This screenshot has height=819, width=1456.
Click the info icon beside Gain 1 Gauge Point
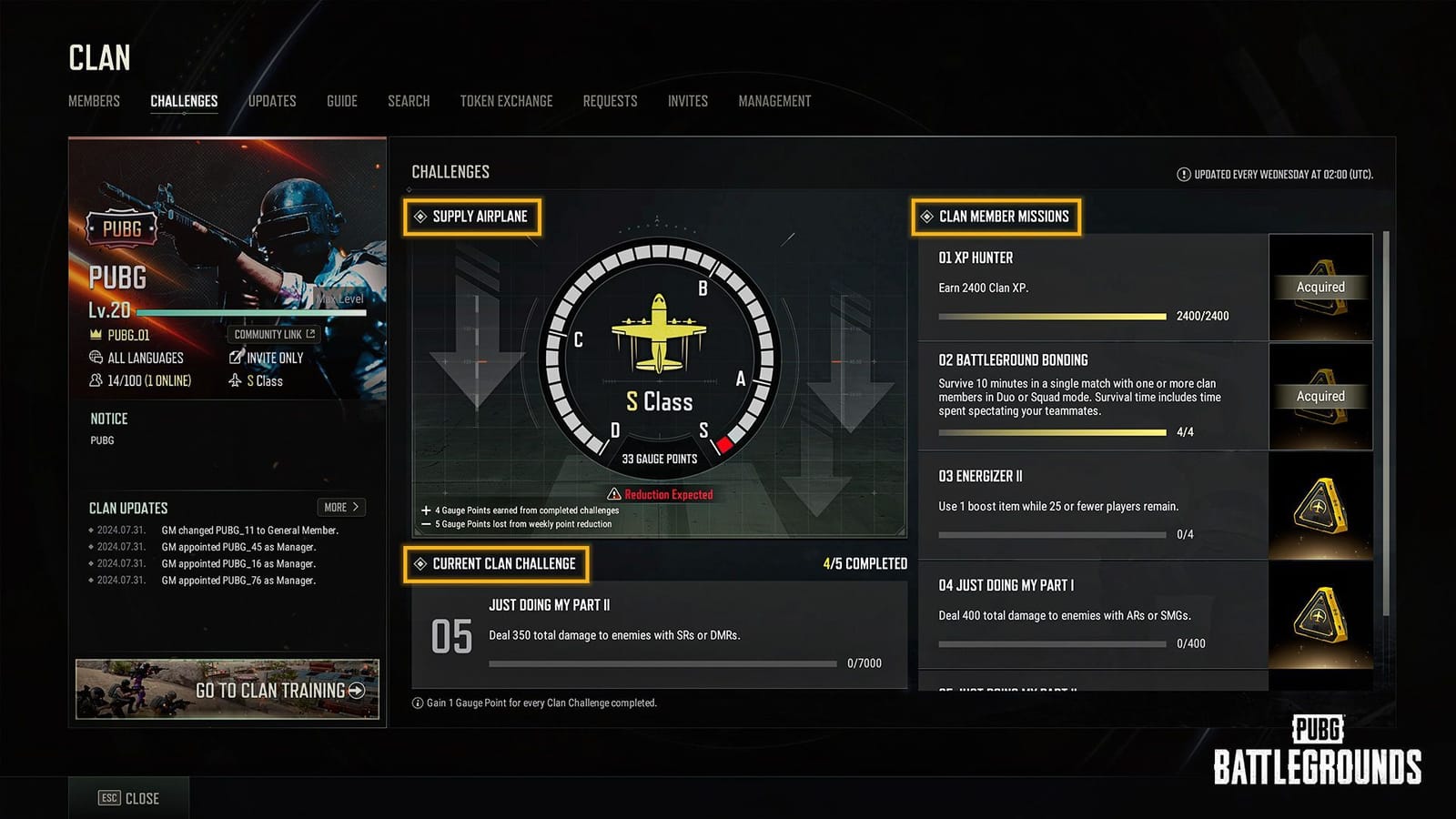[x=416, y=703]
